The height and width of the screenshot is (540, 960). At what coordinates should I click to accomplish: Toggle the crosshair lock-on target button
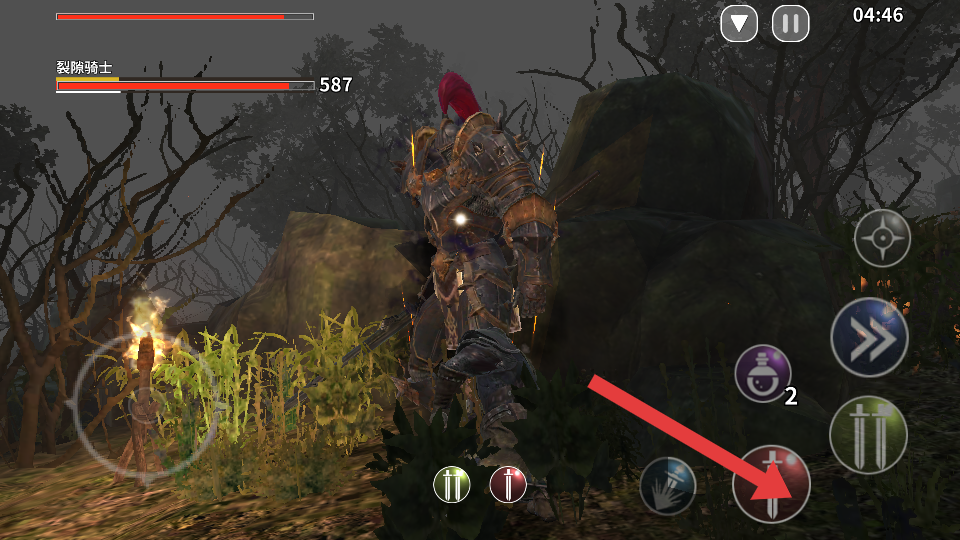tap(882, 238)
